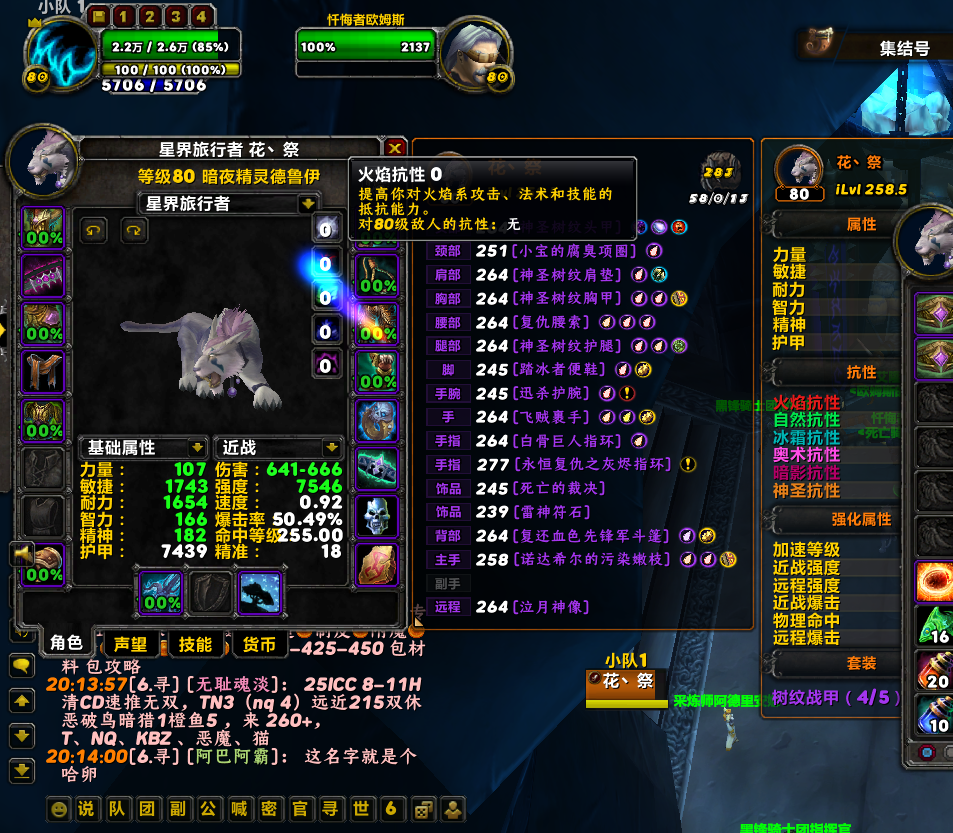Click the 集结号 button

(x=904, y=48)
